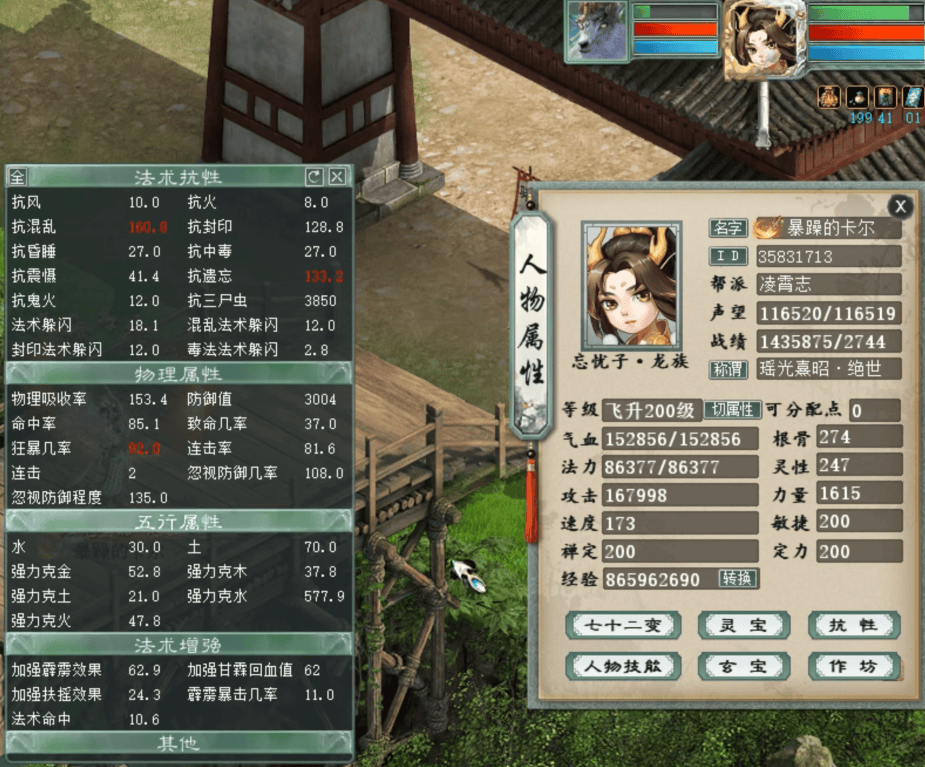Open the 作坊 workshop
Image resolution: width=925 pixels, height=767 pixels.
click(x=853, y=666)
